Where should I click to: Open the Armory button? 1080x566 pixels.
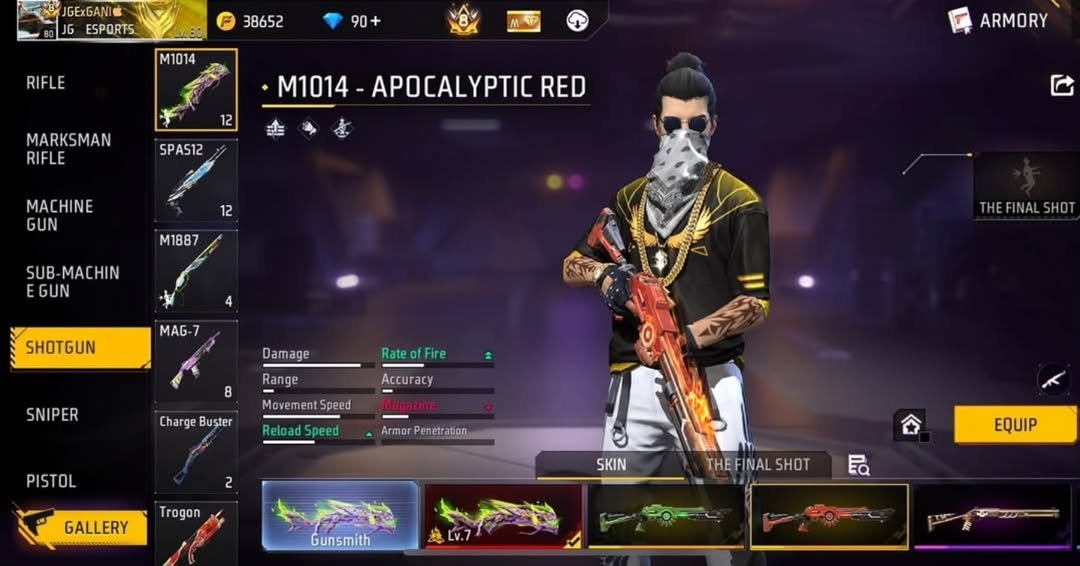(x=1000, y=20)
